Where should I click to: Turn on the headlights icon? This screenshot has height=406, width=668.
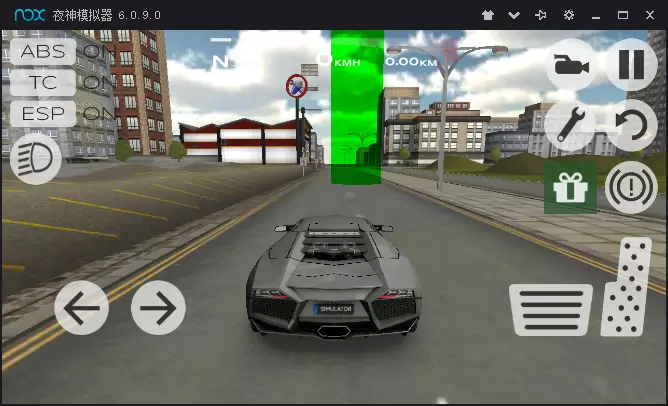coord(35,159)
